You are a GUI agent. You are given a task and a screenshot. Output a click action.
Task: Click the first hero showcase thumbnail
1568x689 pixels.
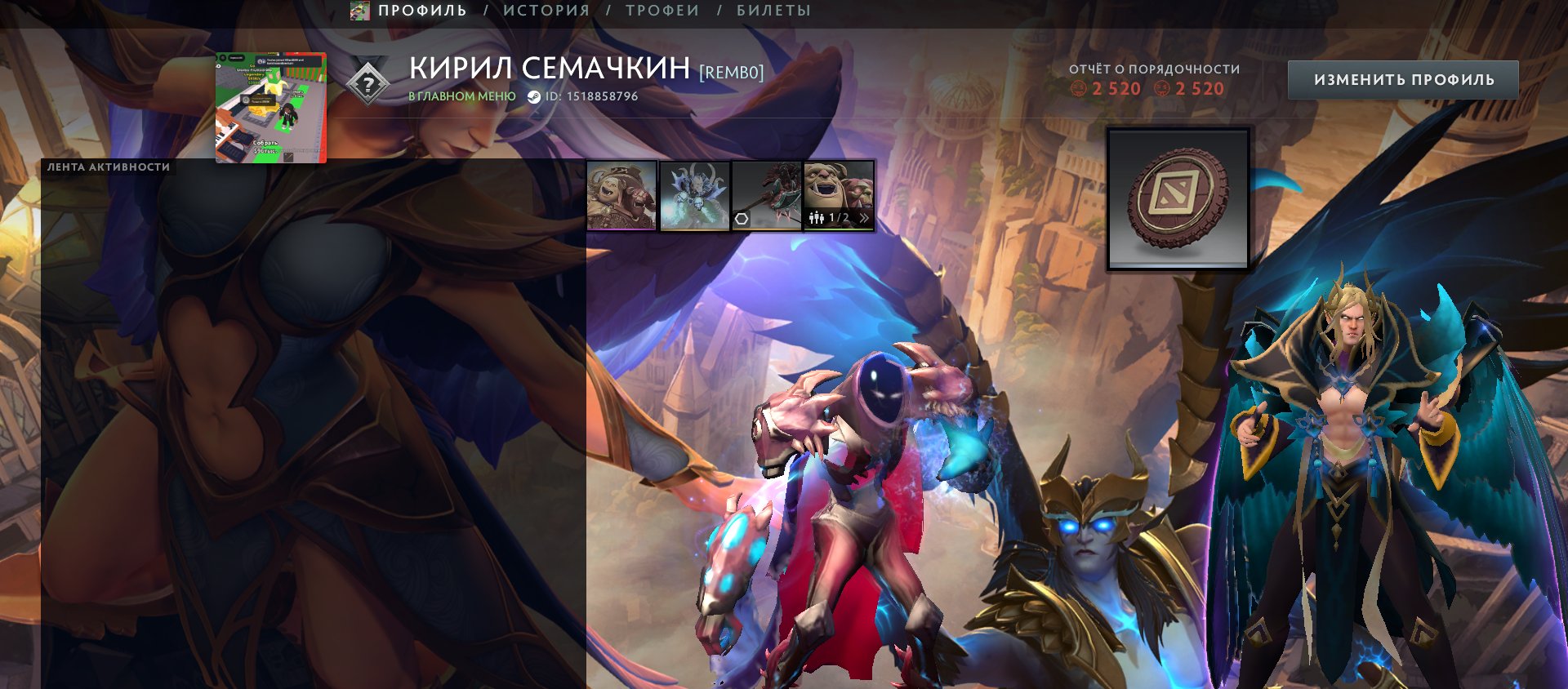coord(621,196)
